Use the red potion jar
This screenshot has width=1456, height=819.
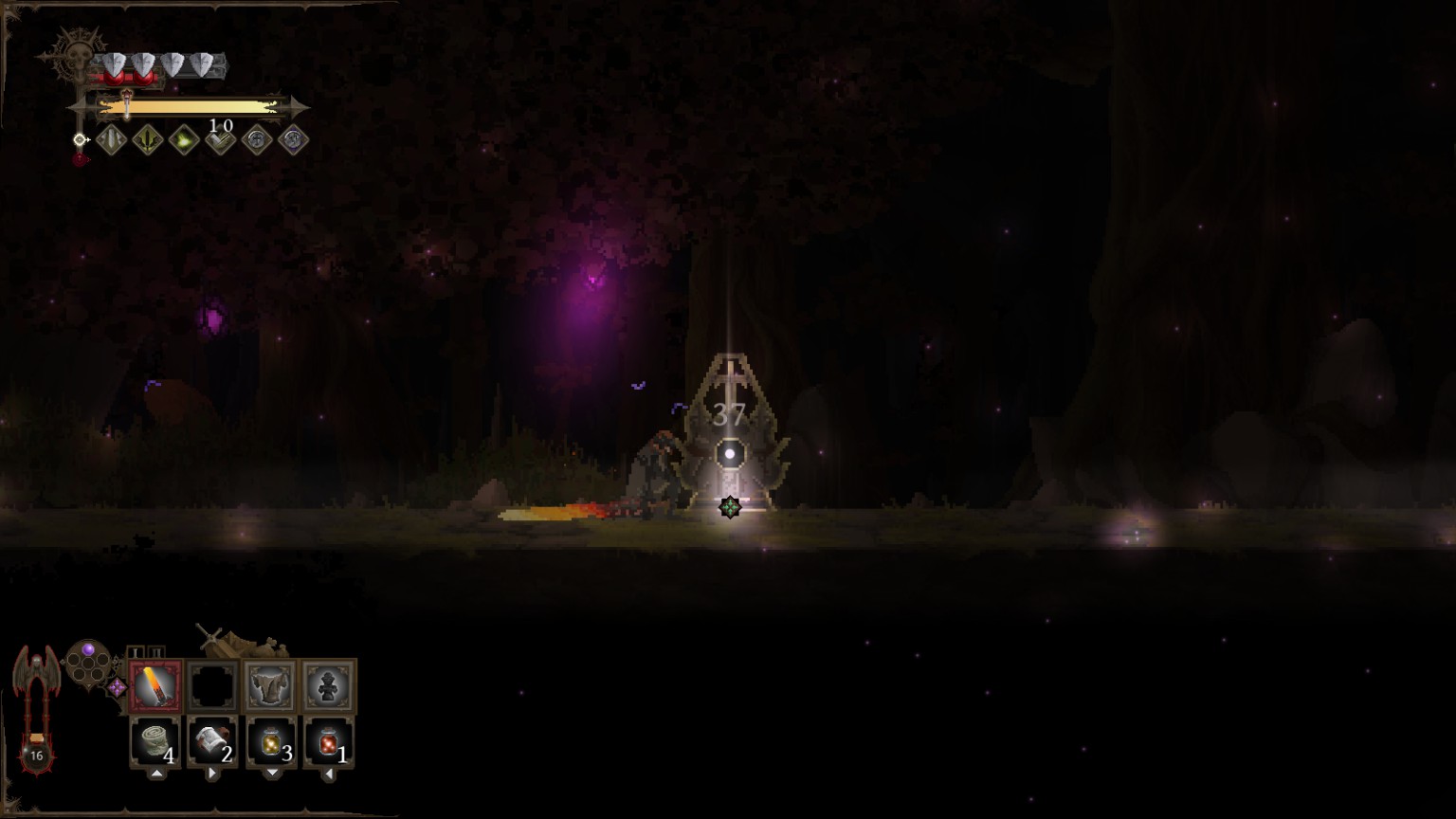coord(329,741)
